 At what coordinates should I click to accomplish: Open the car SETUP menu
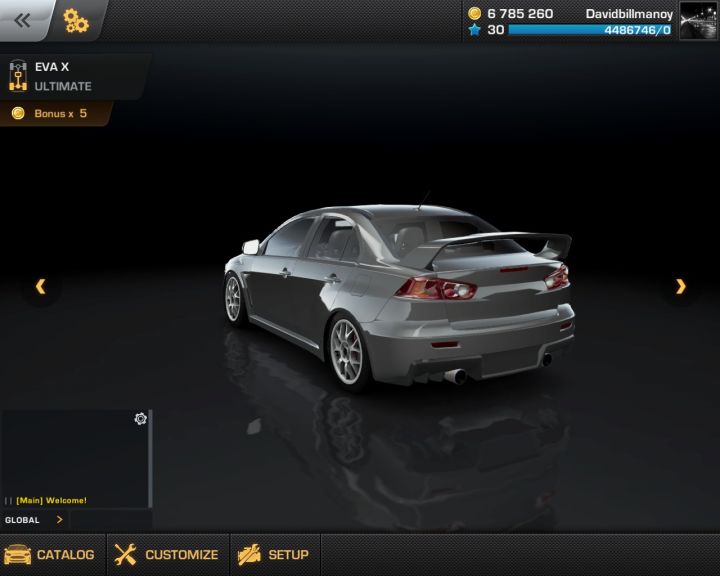pos(274,555)
